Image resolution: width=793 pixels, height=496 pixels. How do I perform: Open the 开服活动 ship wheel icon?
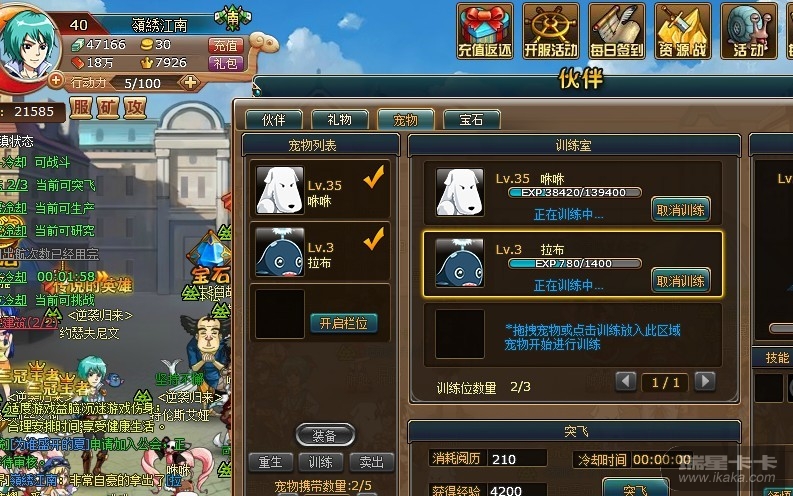click(x=551, y=30)
